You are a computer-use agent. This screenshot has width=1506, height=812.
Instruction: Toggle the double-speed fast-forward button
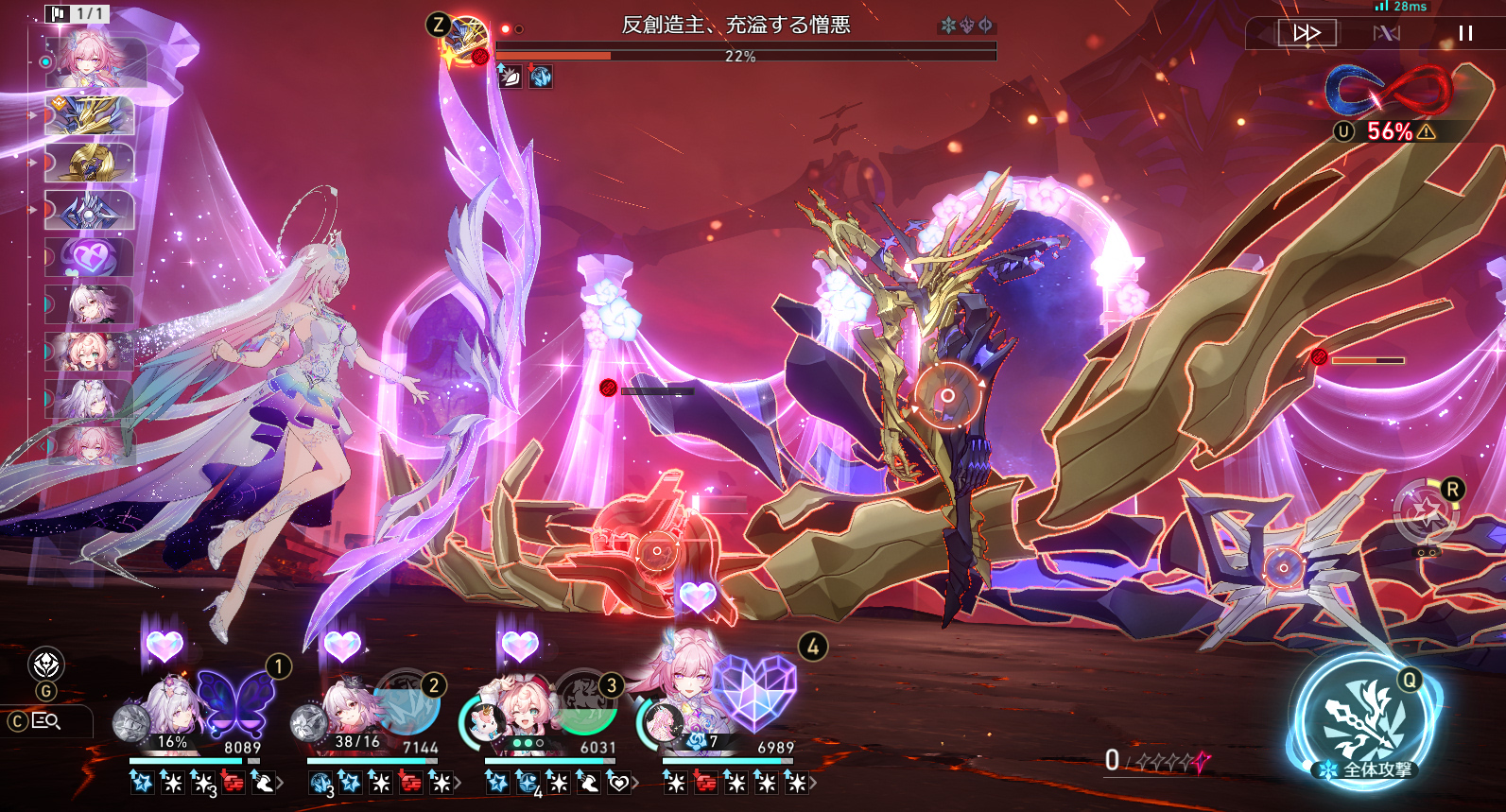[x=1307, y=33]
